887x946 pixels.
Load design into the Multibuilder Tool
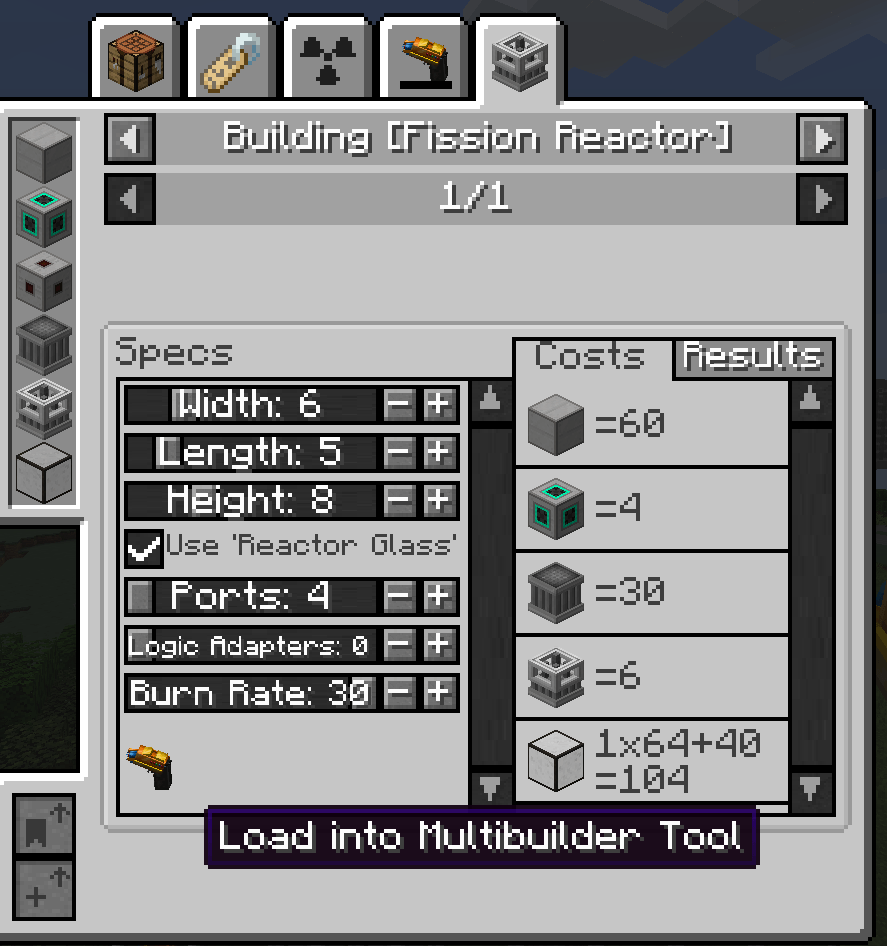point(150,768)
